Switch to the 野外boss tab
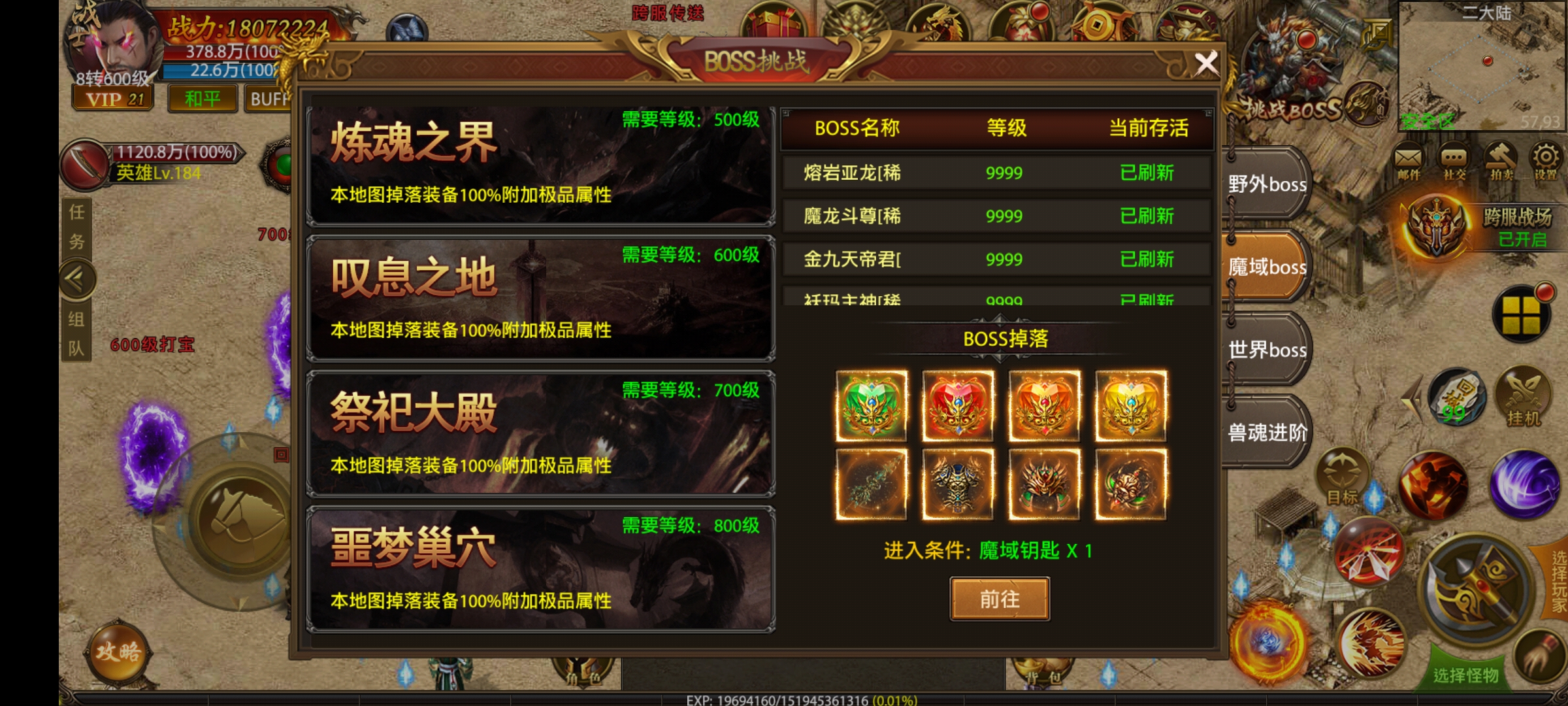This screenshot has height=706, width=1568. pos(1266,185)
